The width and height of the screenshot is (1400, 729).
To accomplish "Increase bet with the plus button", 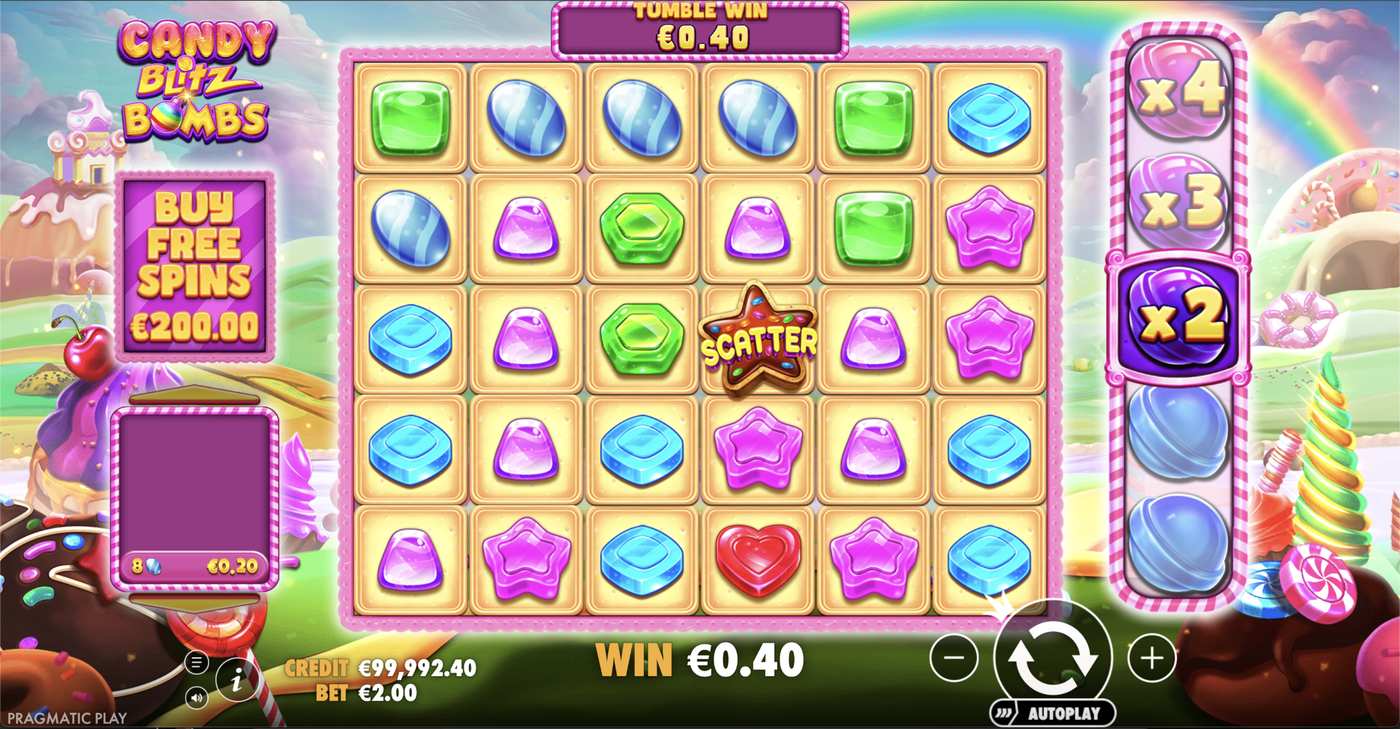I will [1152, 658].
